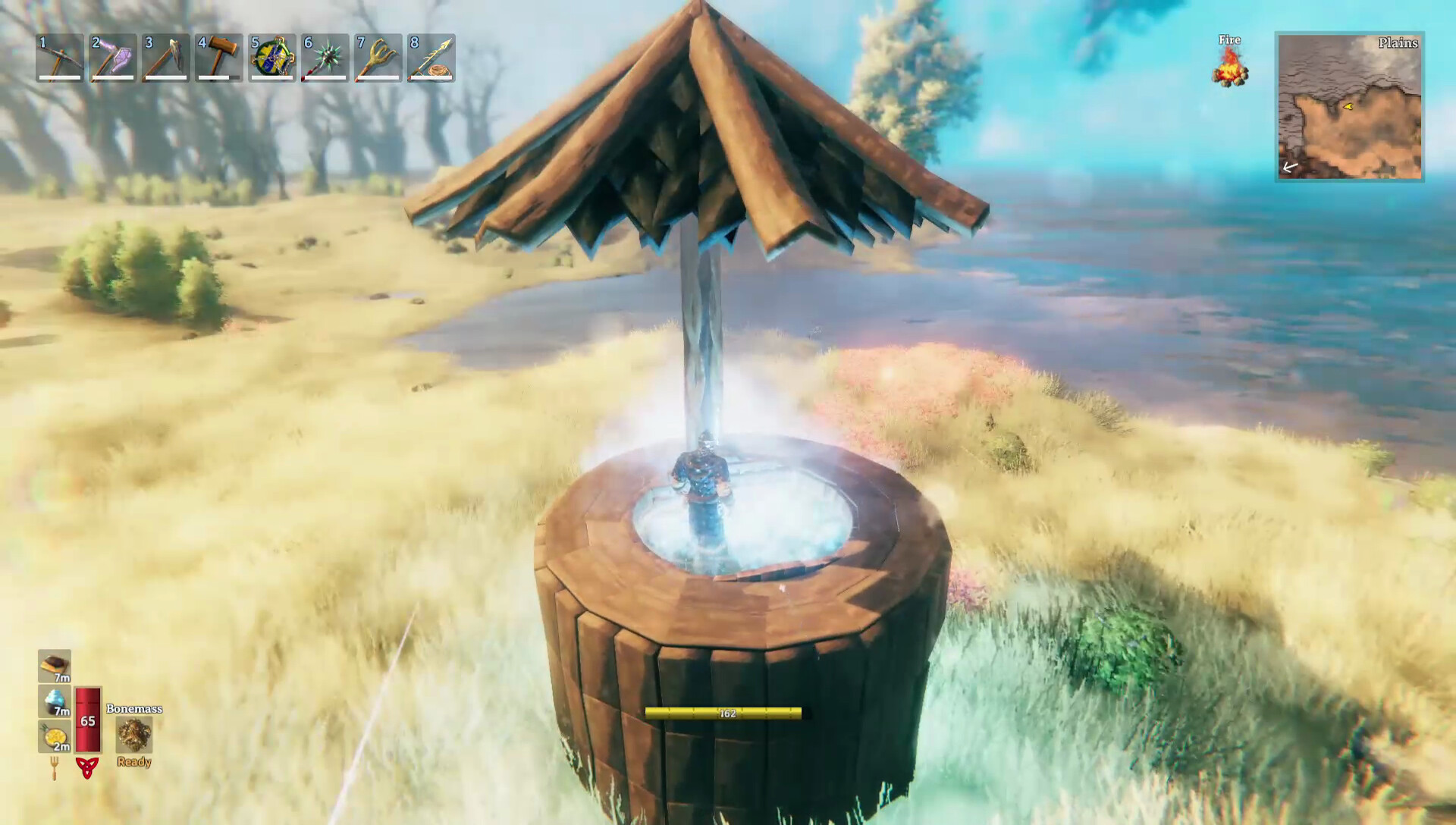1456x825 pixels.
Task: Click the Plains biome label on the minimap
Action: pyautogui.click(x=1398, y=44)
